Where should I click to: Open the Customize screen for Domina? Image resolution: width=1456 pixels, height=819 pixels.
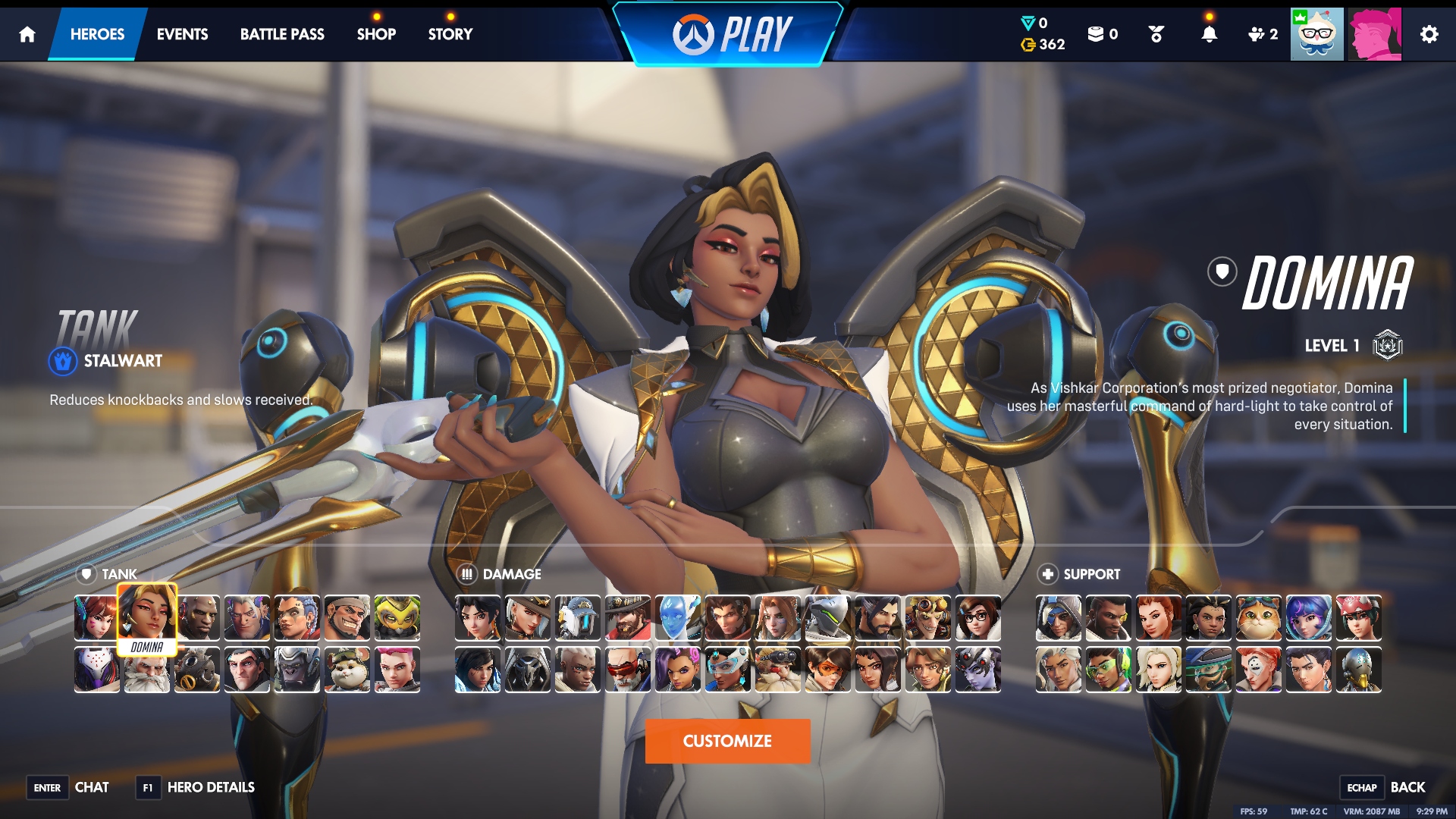(x=727, y=741)
